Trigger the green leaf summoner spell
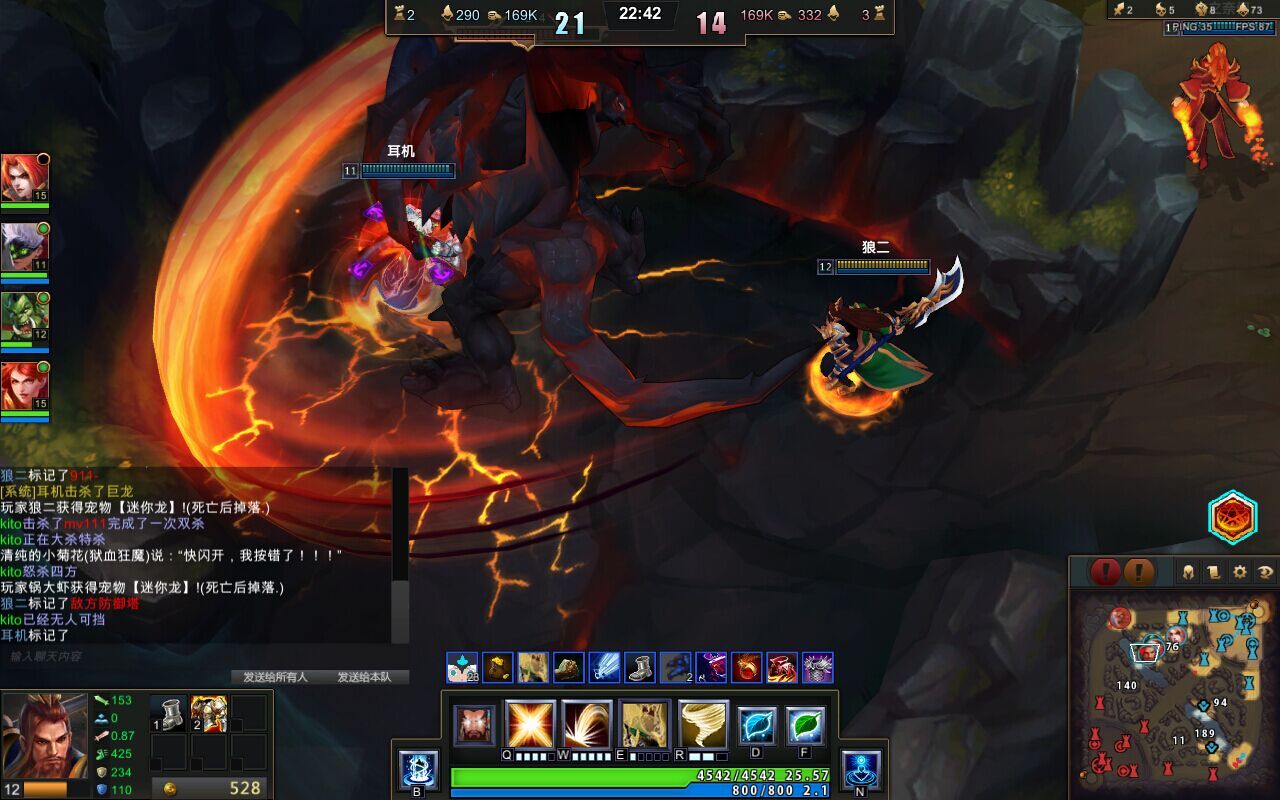 [x=805, y=726]
